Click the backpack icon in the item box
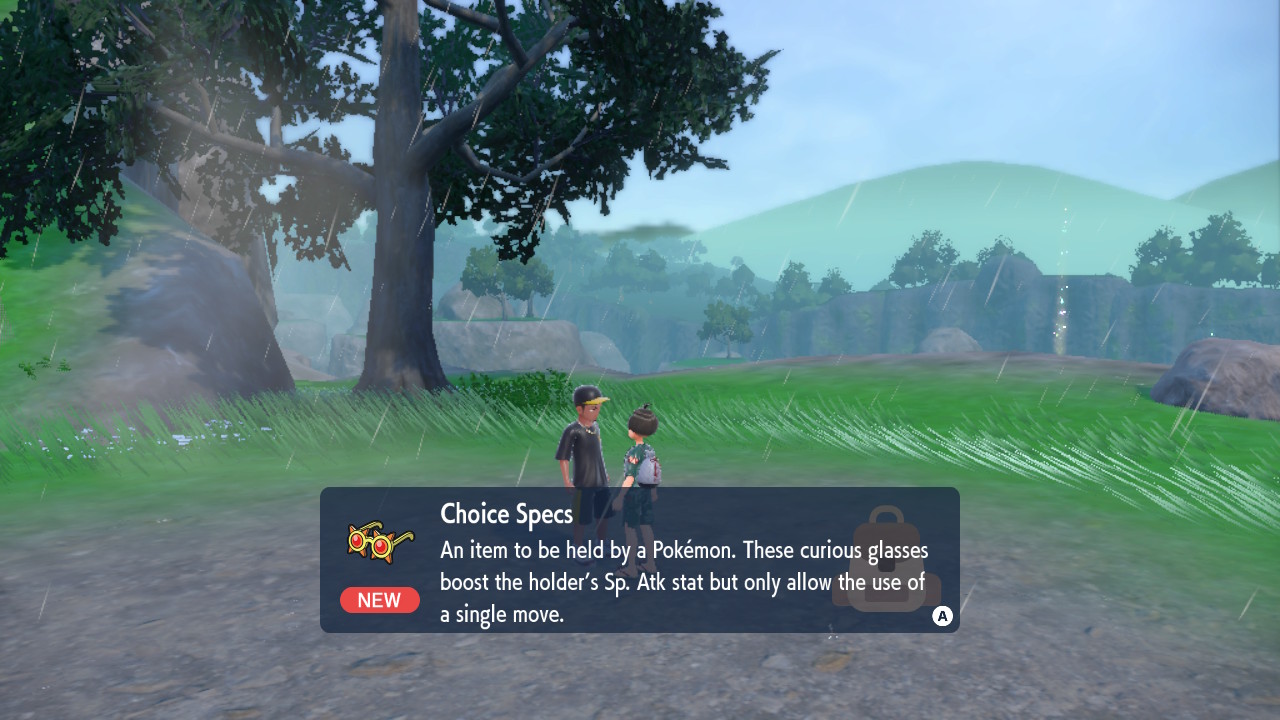 pyautogui.click(x=884, y=560)
